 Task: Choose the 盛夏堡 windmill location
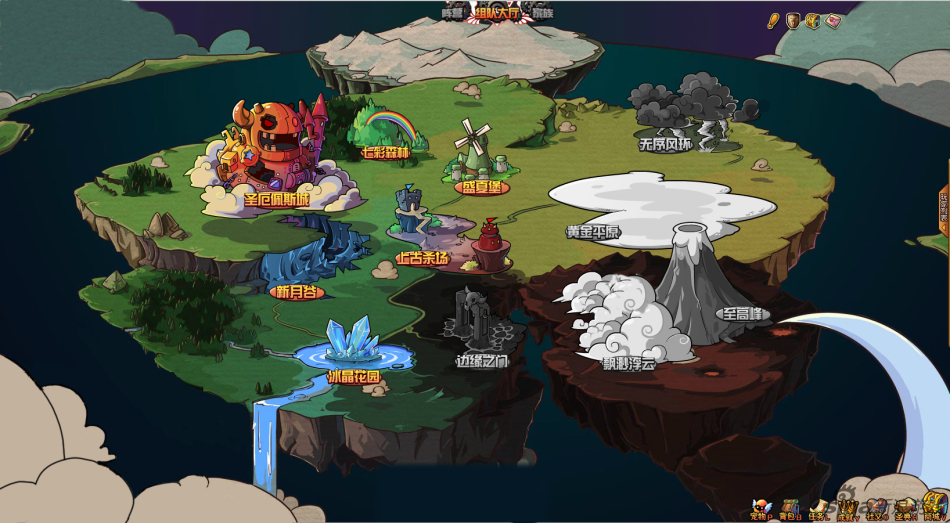click(481, 186)
